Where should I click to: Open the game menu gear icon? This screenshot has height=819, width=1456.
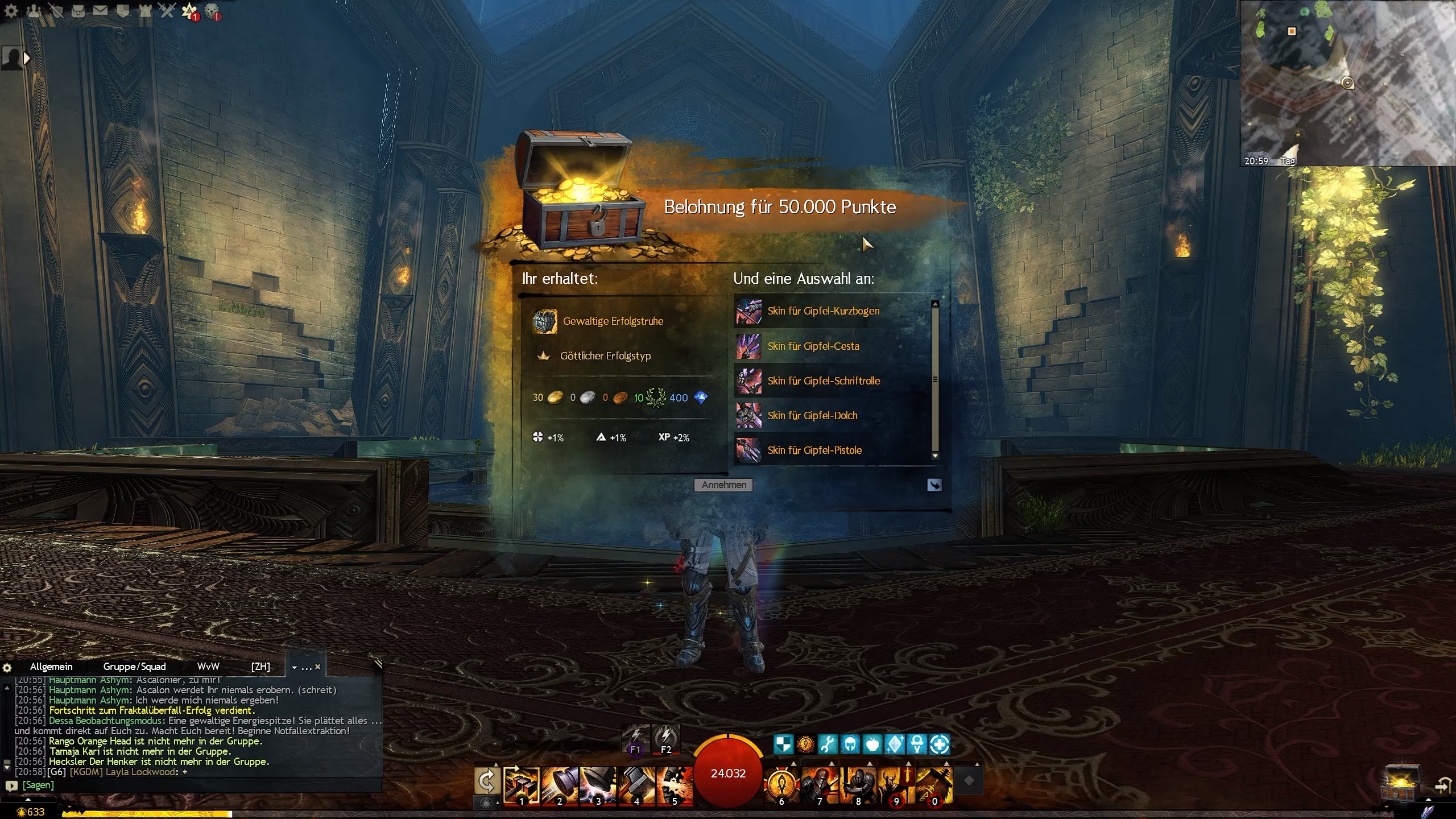tap(11, 11)
